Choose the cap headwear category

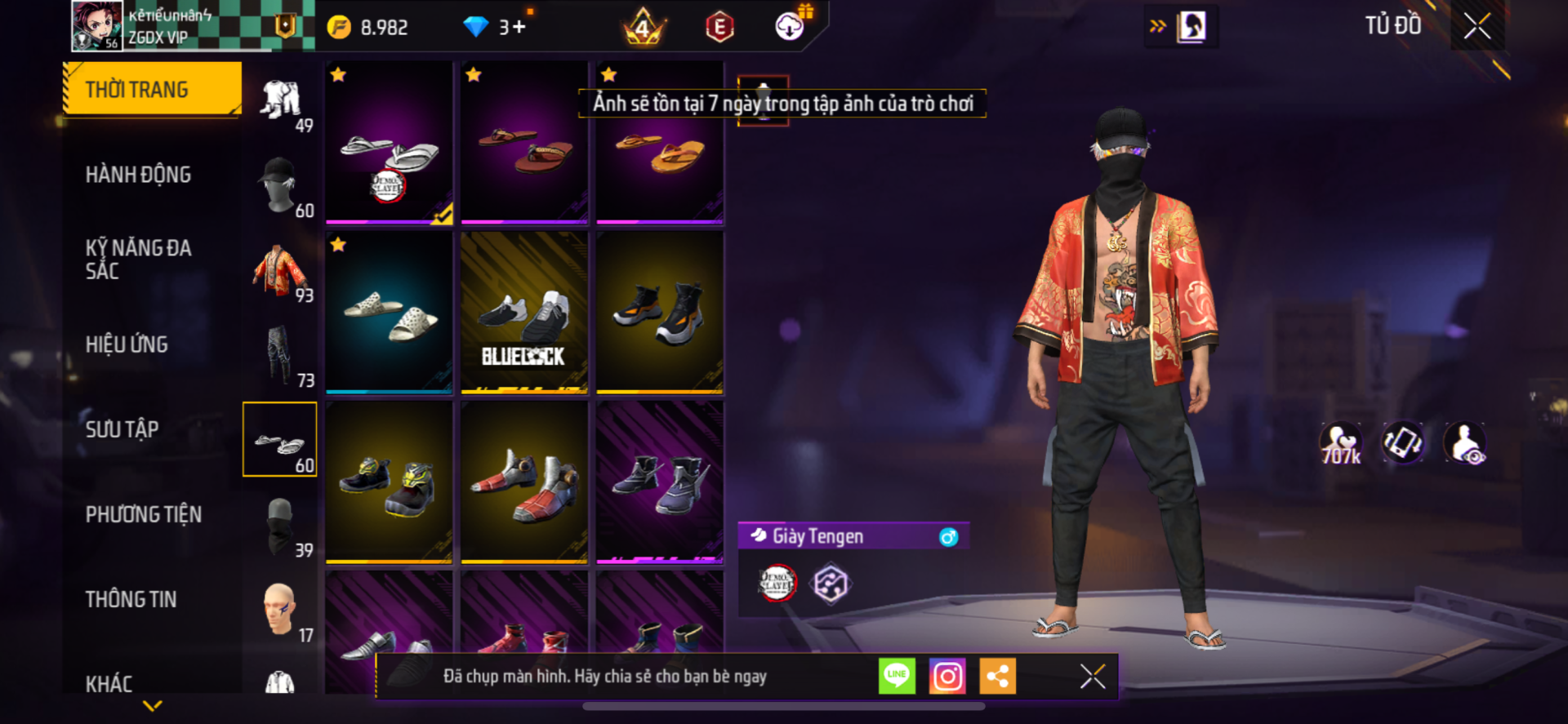[x=280, y=185]
